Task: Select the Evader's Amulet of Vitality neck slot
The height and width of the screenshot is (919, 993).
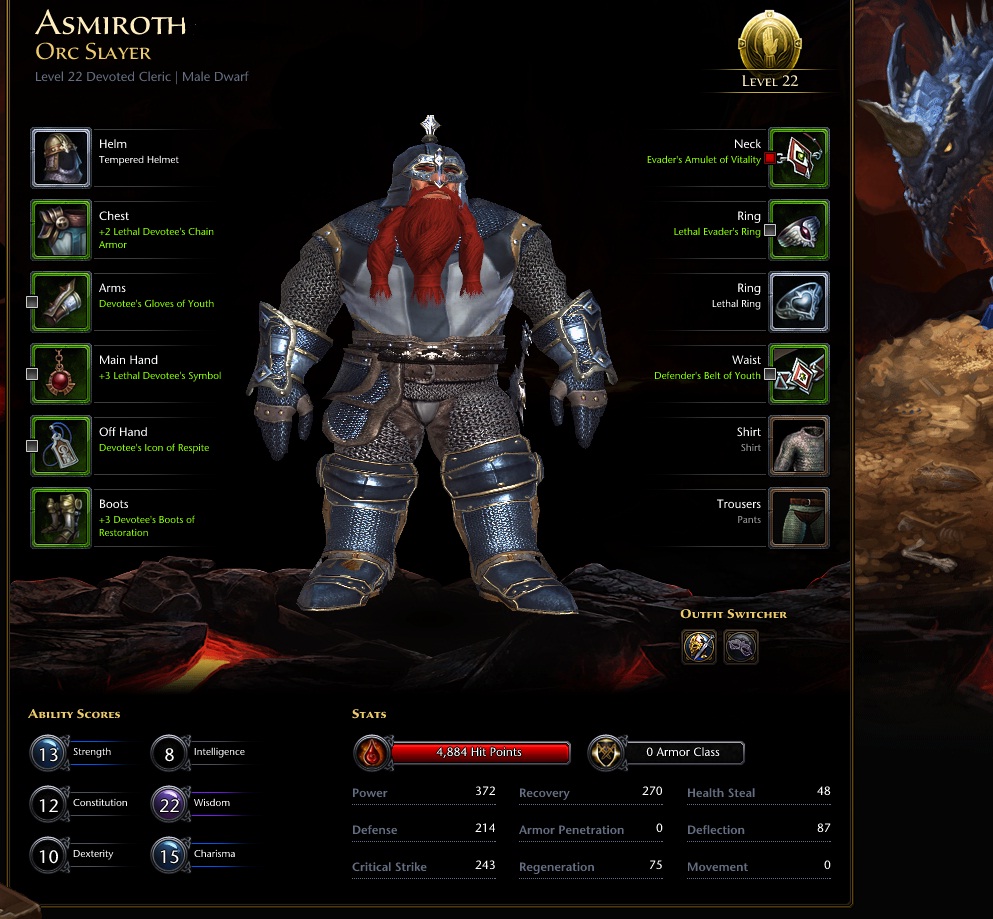Action: pyautogui.click(x=798, y=158)
